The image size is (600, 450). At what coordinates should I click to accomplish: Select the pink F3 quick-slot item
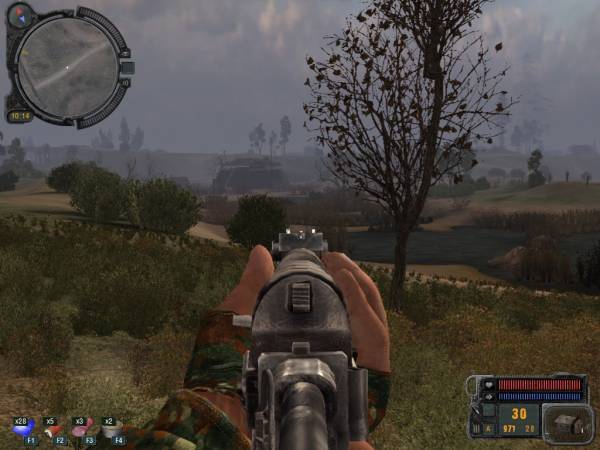[x=82, y=430]
